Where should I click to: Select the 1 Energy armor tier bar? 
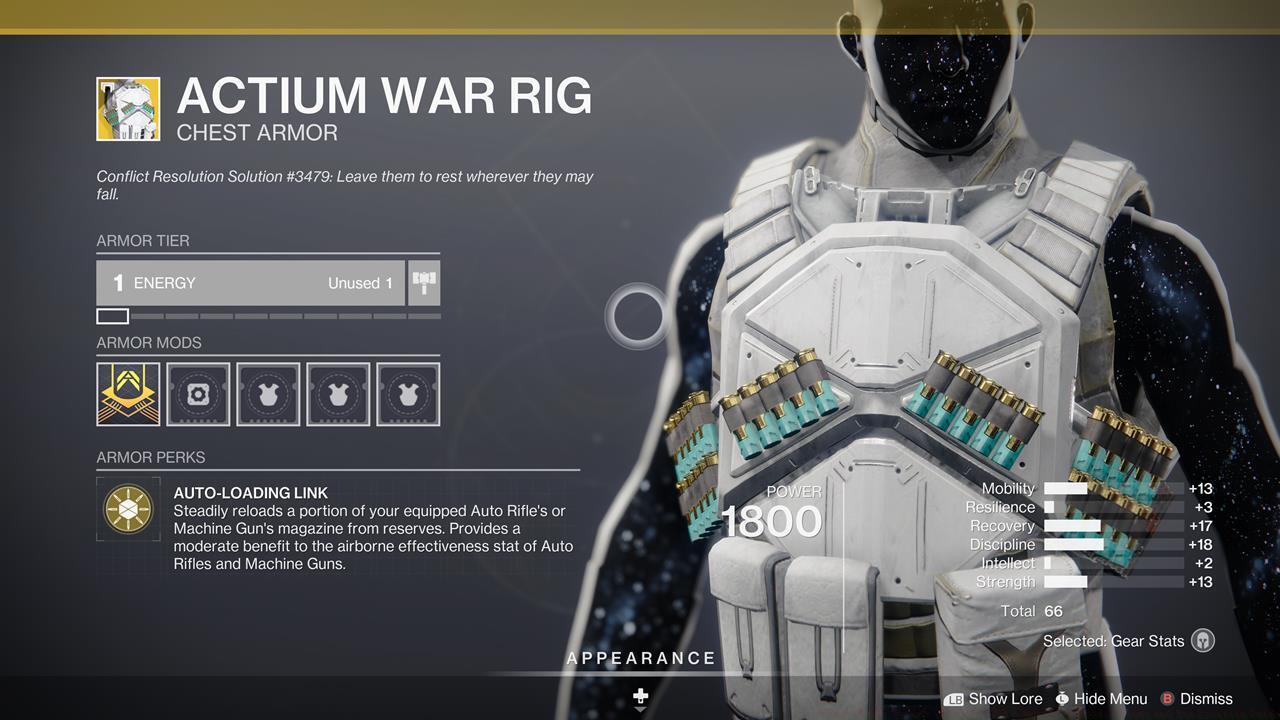click(x=251, y=283)
